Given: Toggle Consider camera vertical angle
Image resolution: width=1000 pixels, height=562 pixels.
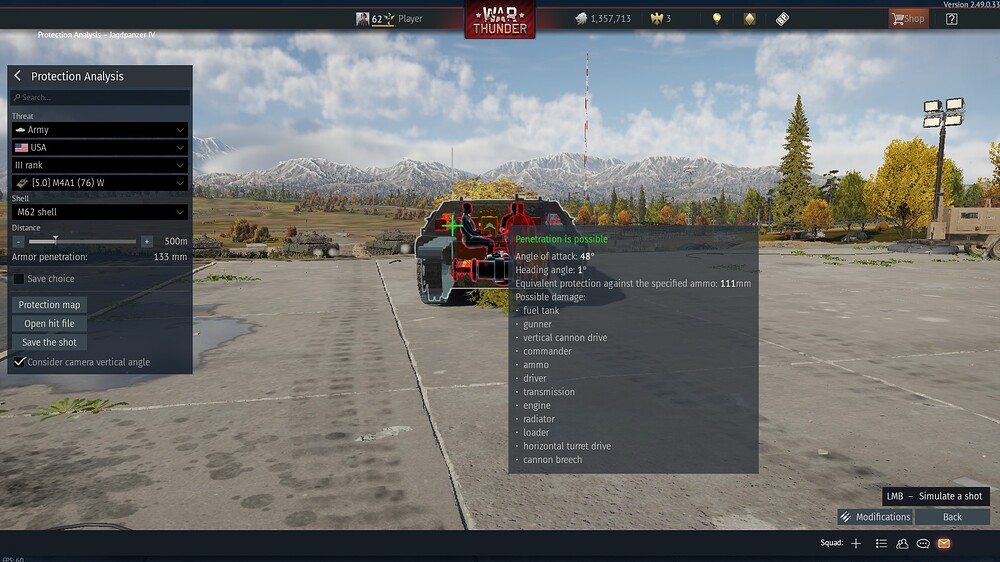Looking at the screenshot, I should click(x=19, y=362).
